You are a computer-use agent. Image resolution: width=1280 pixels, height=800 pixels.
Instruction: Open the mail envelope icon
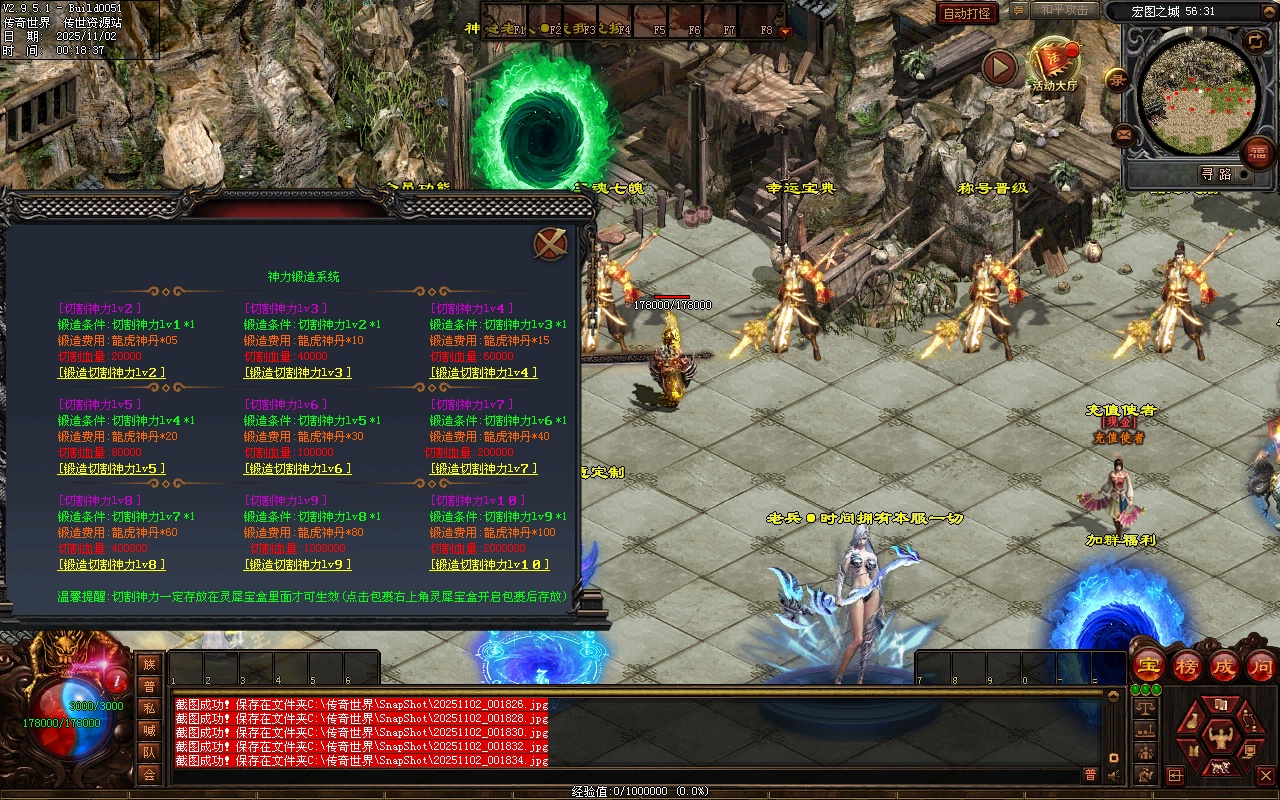(x=1123, y=133)
